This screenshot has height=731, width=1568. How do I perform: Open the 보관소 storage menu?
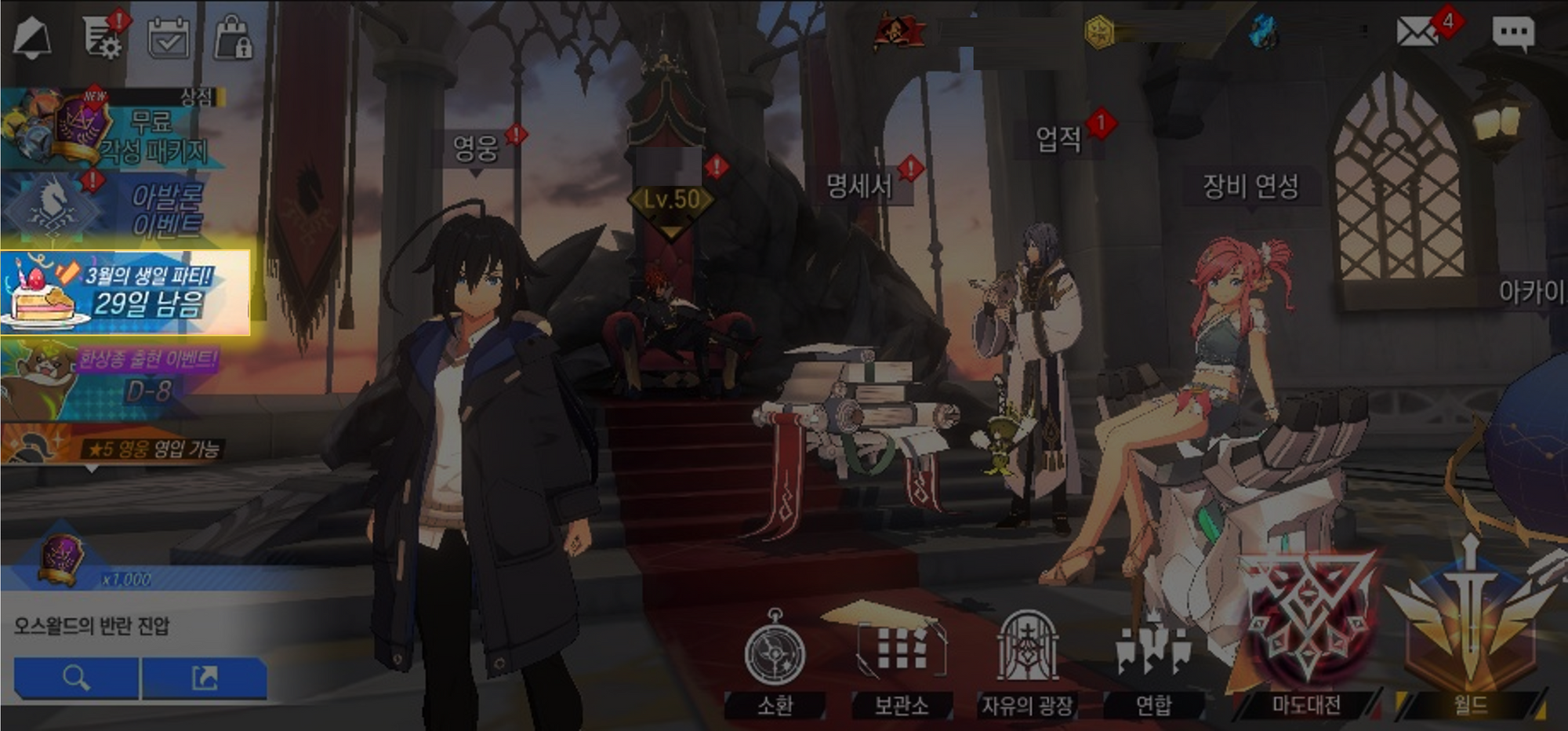pyautogui.click(x=902, y=664)
